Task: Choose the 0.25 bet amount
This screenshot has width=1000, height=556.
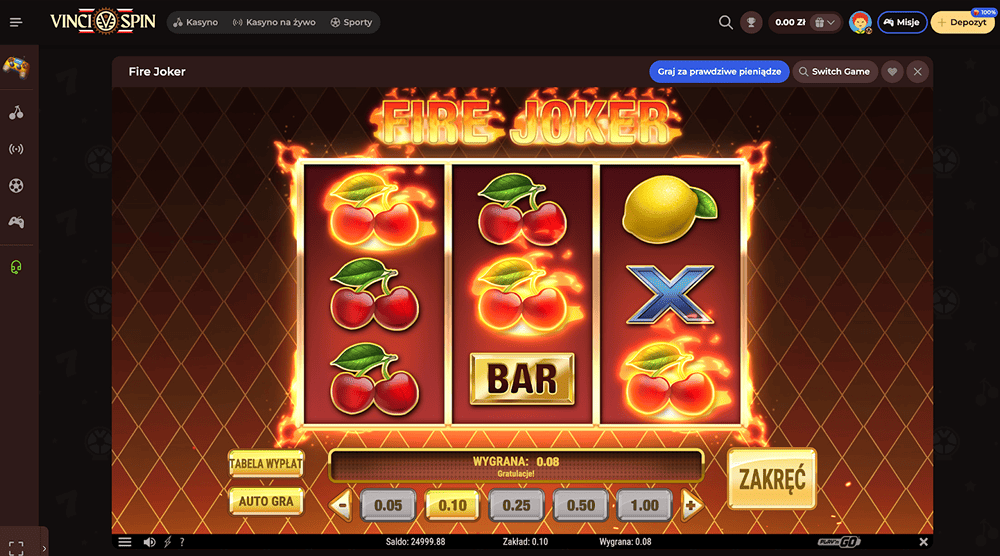Action: pyautogui.click(x=516, y=505)
